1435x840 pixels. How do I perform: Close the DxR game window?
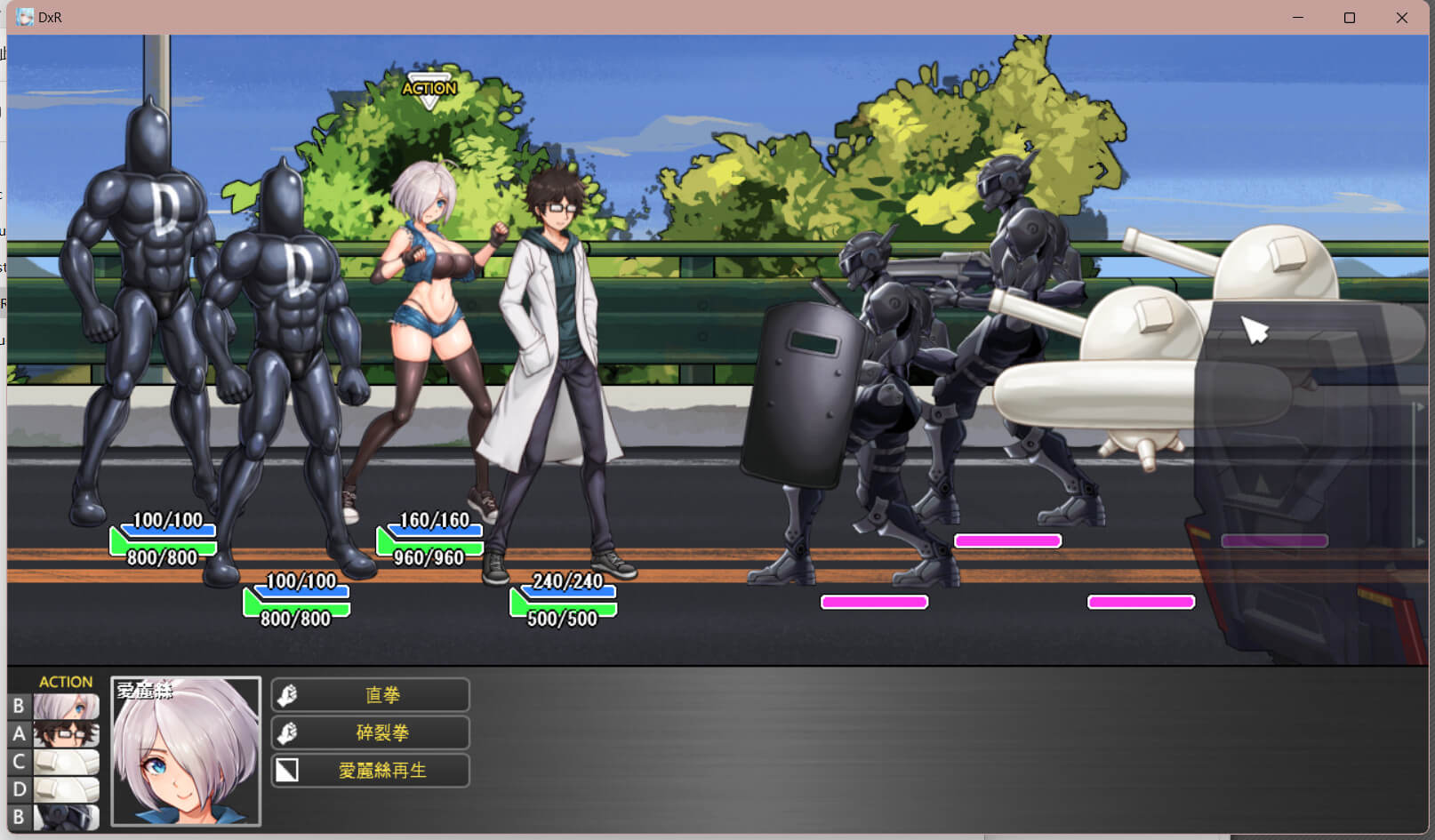1401,18
